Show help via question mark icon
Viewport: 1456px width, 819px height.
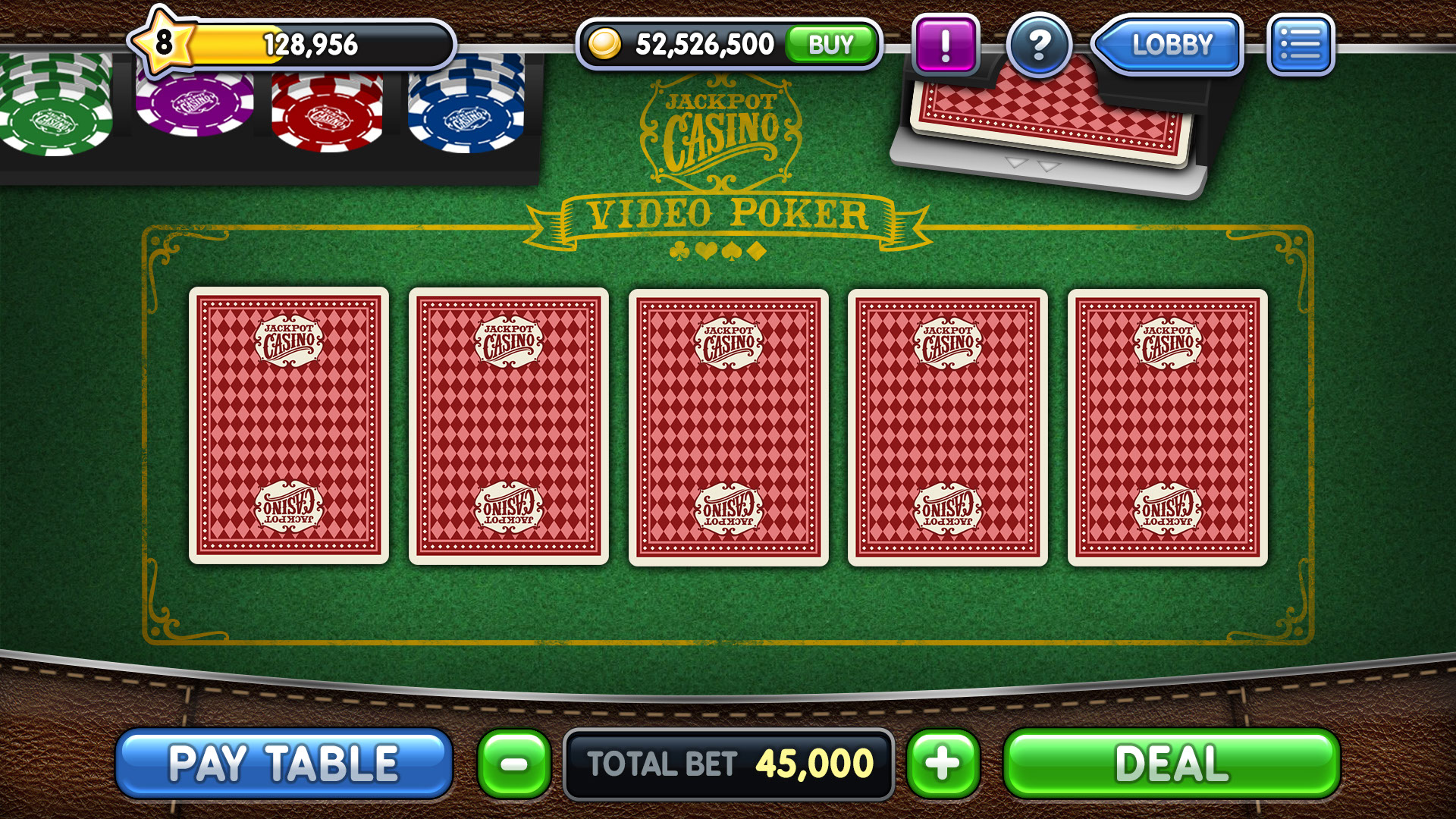(x=1039, y=45)
